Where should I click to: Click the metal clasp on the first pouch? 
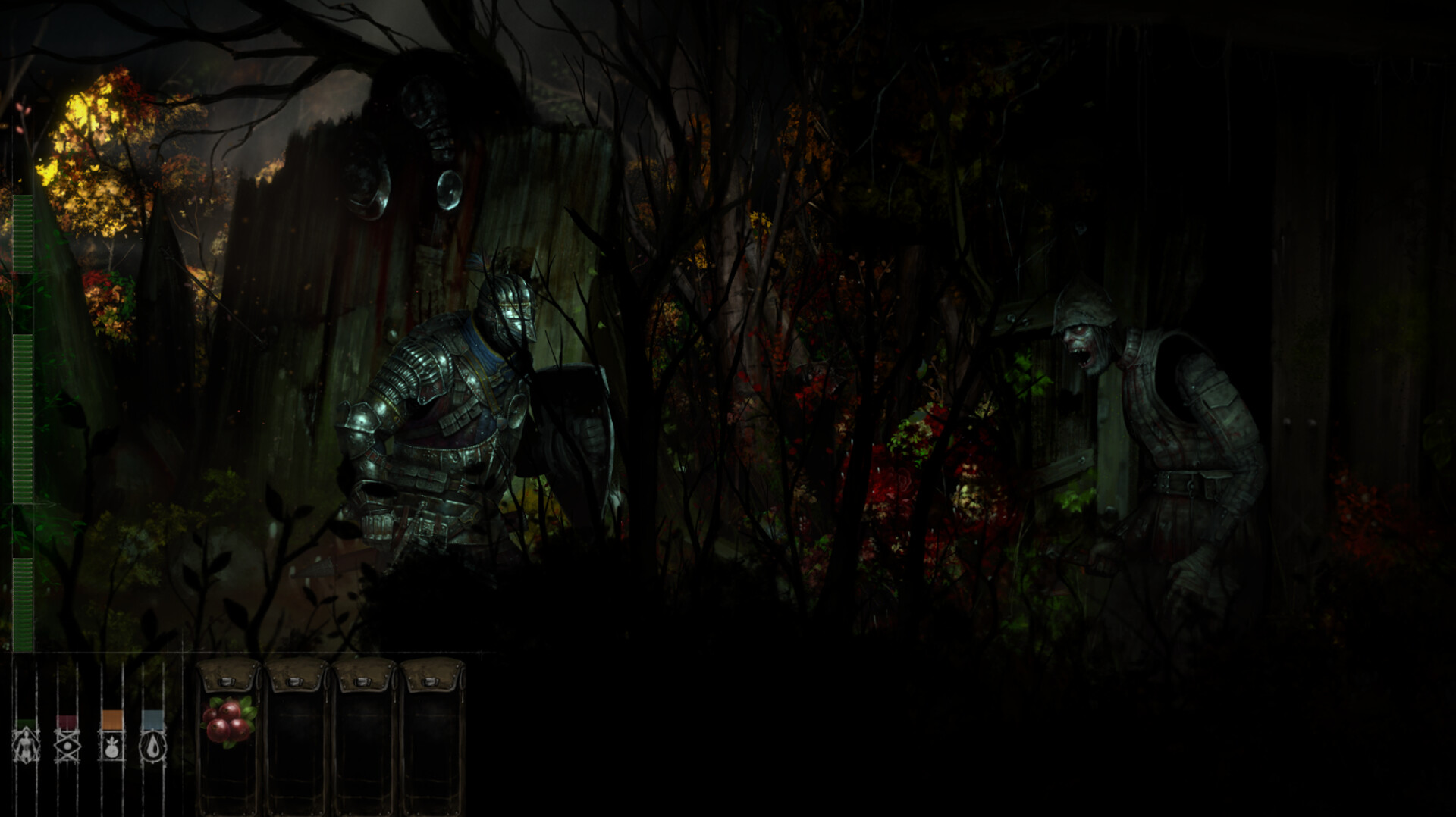[x=227, y=681]
